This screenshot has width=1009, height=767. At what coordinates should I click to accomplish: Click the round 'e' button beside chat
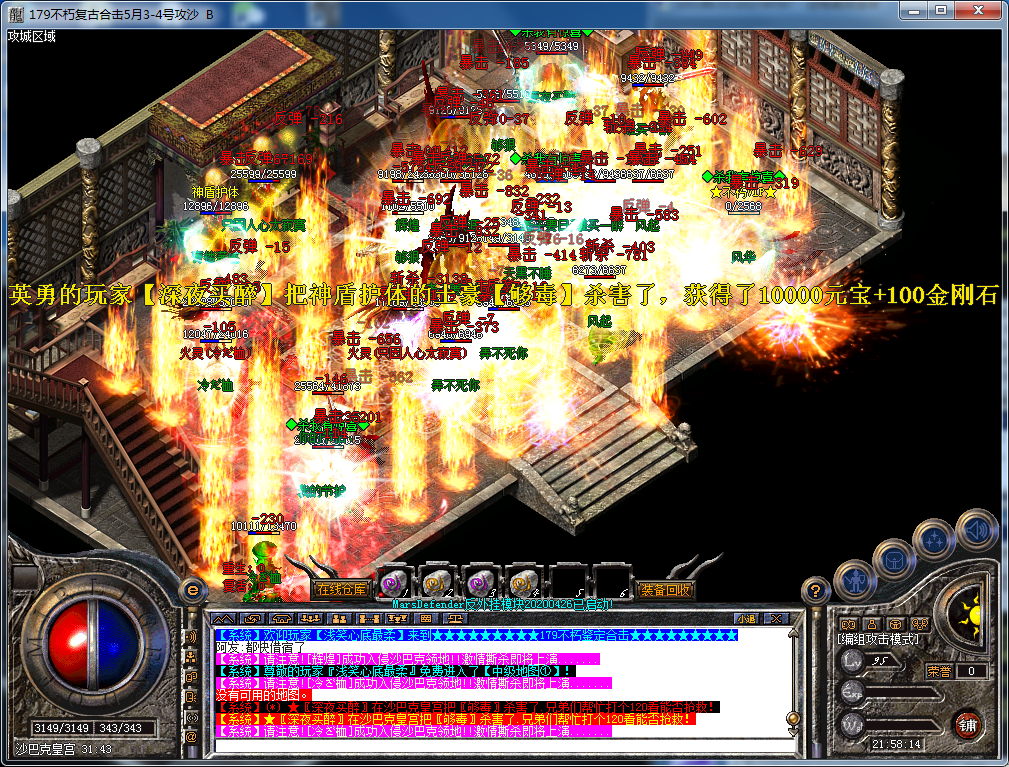pos(192,591)
